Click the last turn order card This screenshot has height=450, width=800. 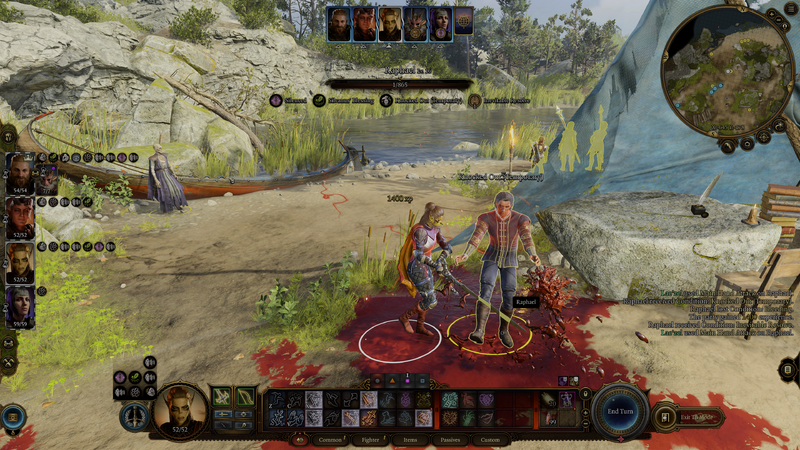point(464,21)
